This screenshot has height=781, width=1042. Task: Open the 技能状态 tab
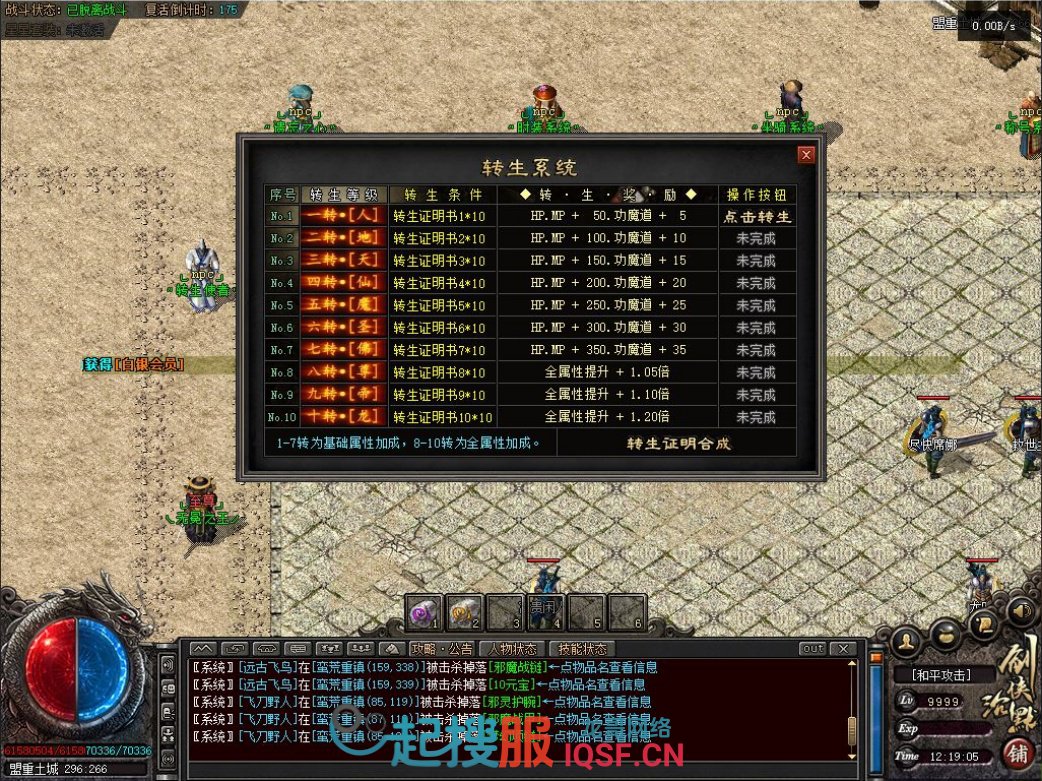tap(583, 649)
